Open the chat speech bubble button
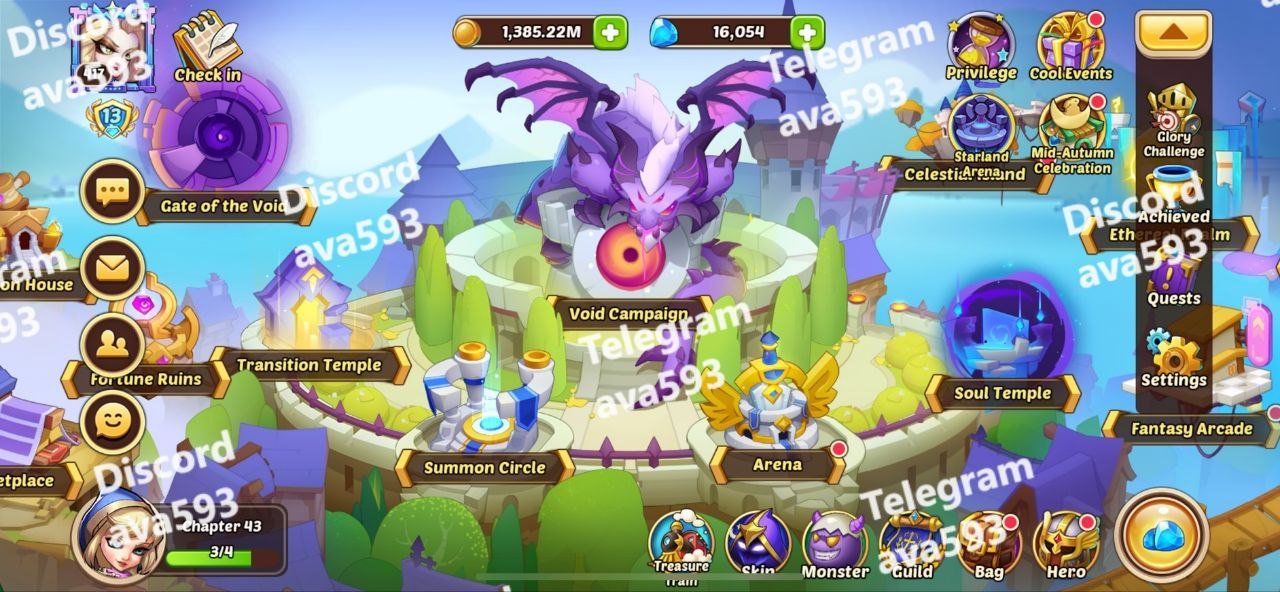This screenshot has width=1280, height=592. click(x=112, y=192)
